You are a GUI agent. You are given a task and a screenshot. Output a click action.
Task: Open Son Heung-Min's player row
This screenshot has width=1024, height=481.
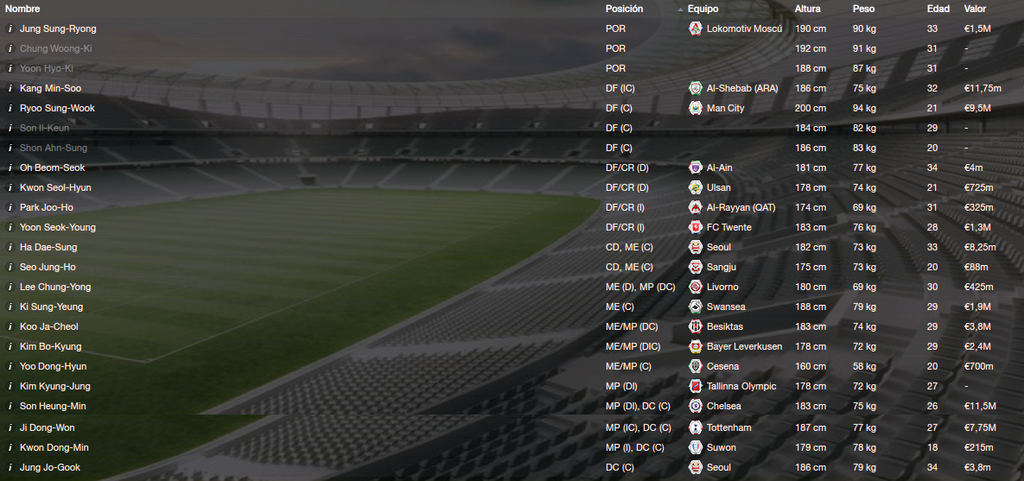coord(53,407)
